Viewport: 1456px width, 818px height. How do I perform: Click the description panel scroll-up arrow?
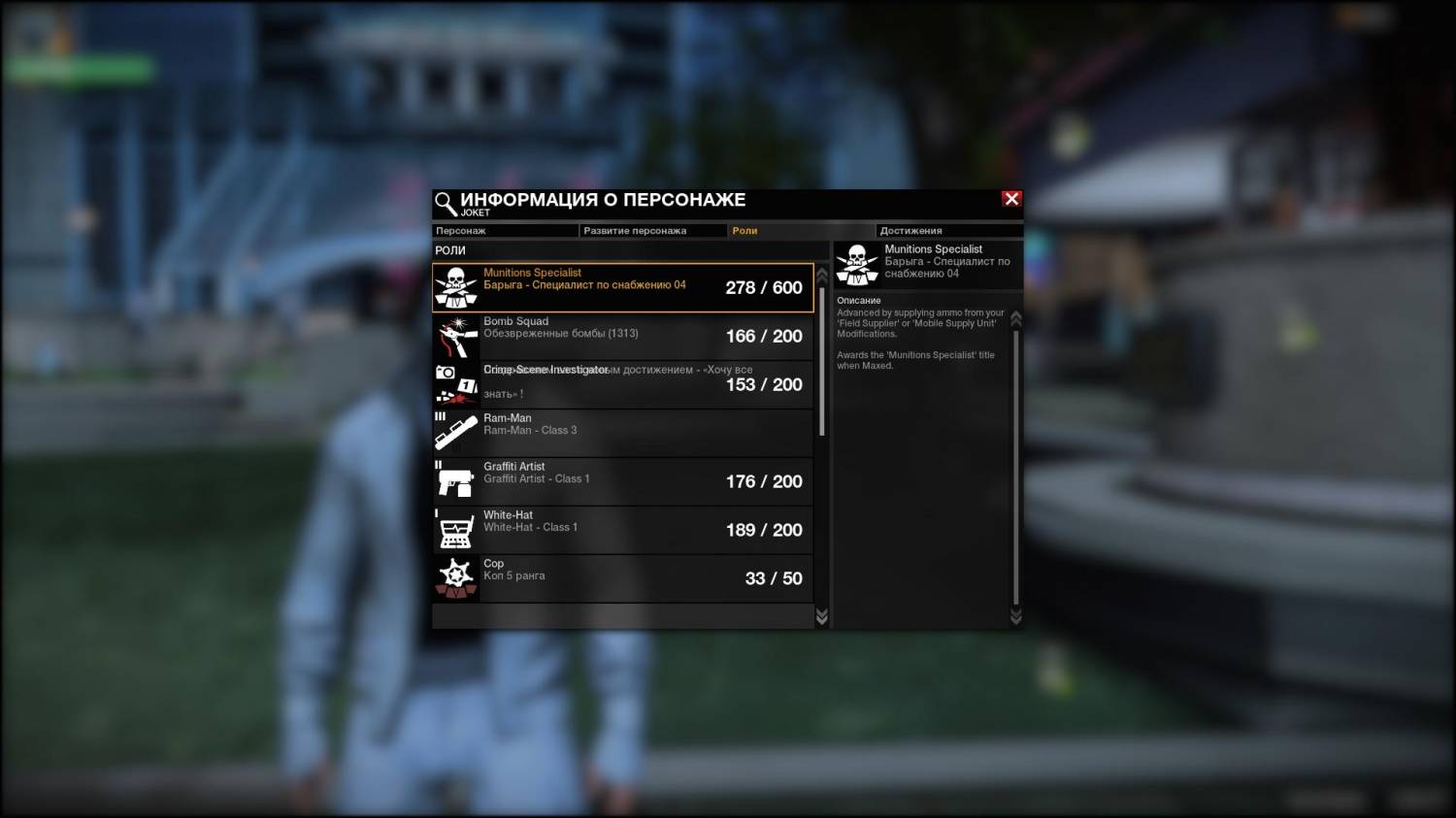pos(1016,318)
